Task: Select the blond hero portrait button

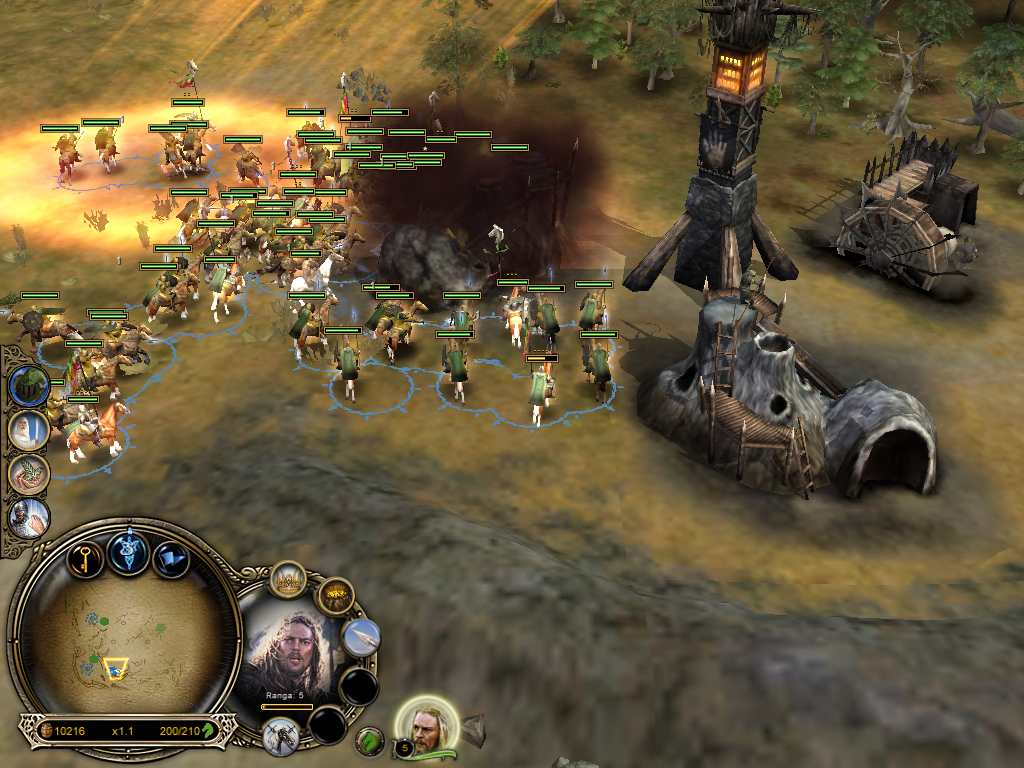Action: (x=427, y=723)
